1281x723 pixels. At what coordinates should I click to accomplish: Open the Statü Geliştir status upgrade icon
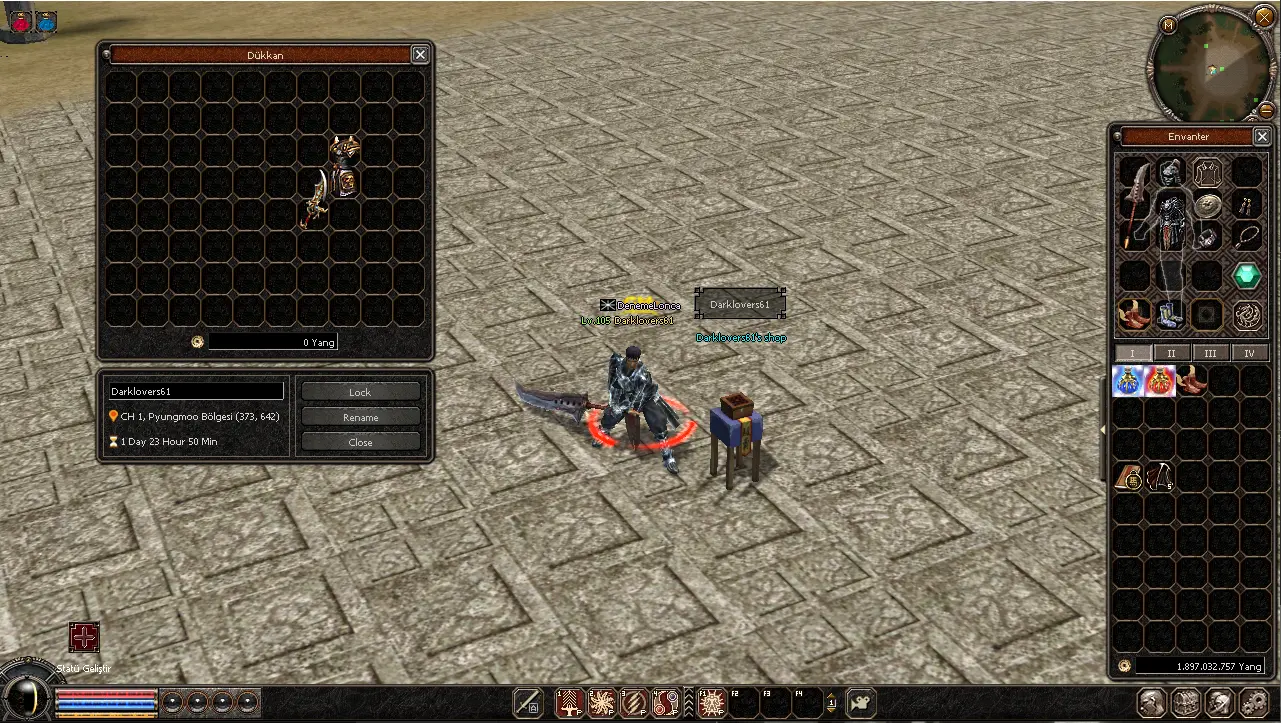click(x=85, y=637)
